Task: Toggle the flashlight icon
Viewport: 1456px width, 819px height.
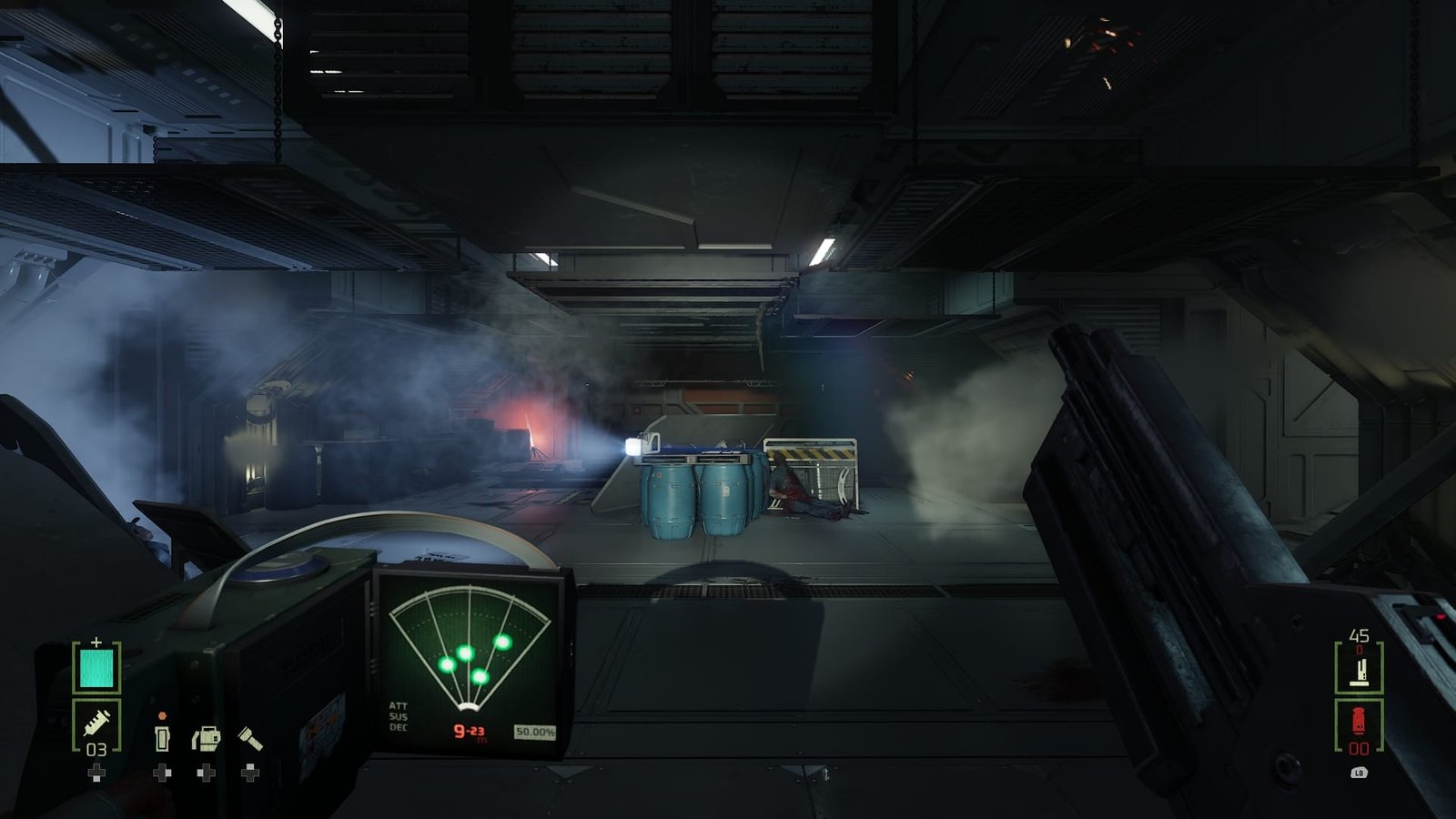Action: pyautogui.click(x=250, y=737)
